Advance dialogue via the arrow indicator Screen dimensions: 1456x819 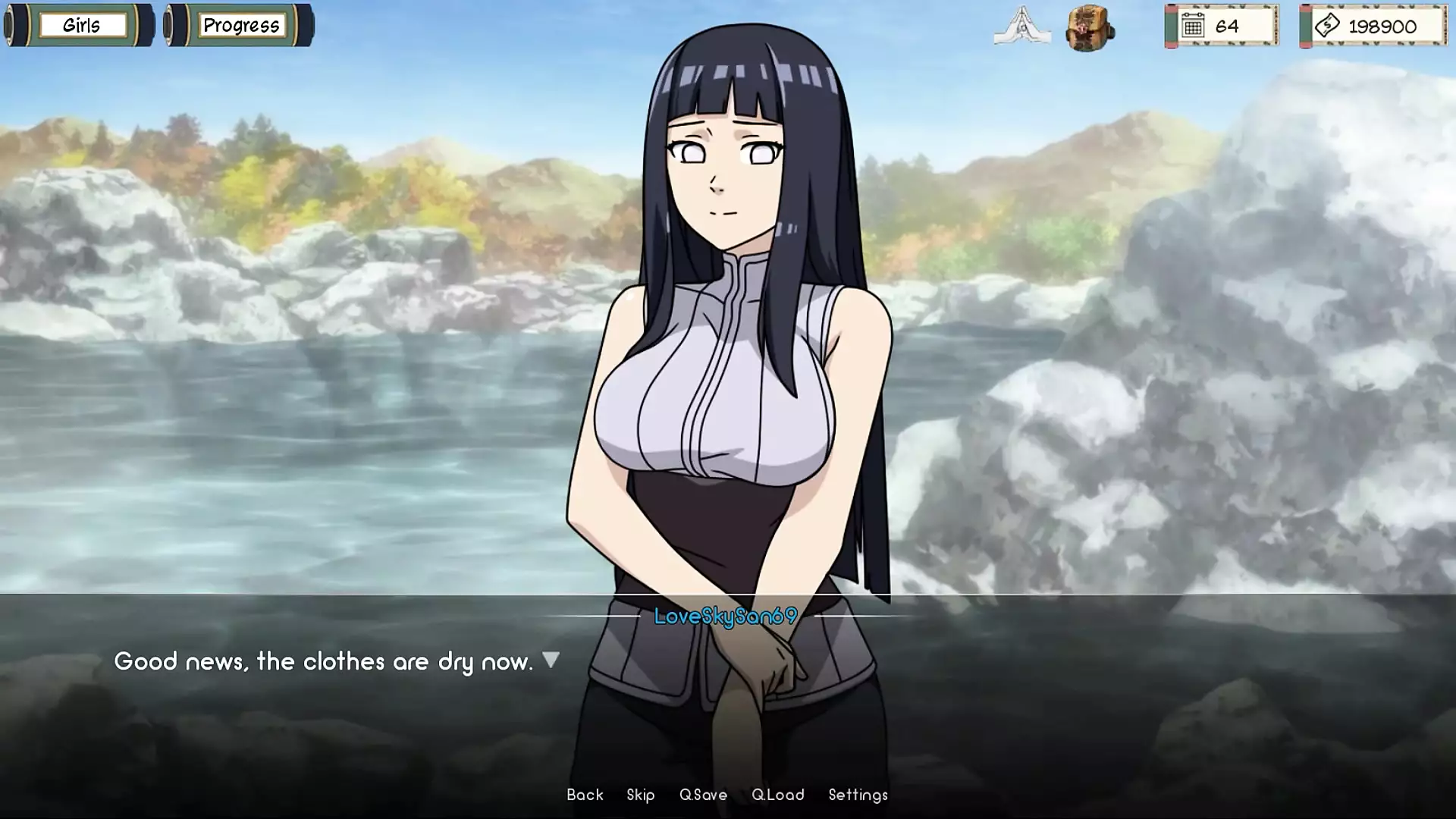coord(551,660)
